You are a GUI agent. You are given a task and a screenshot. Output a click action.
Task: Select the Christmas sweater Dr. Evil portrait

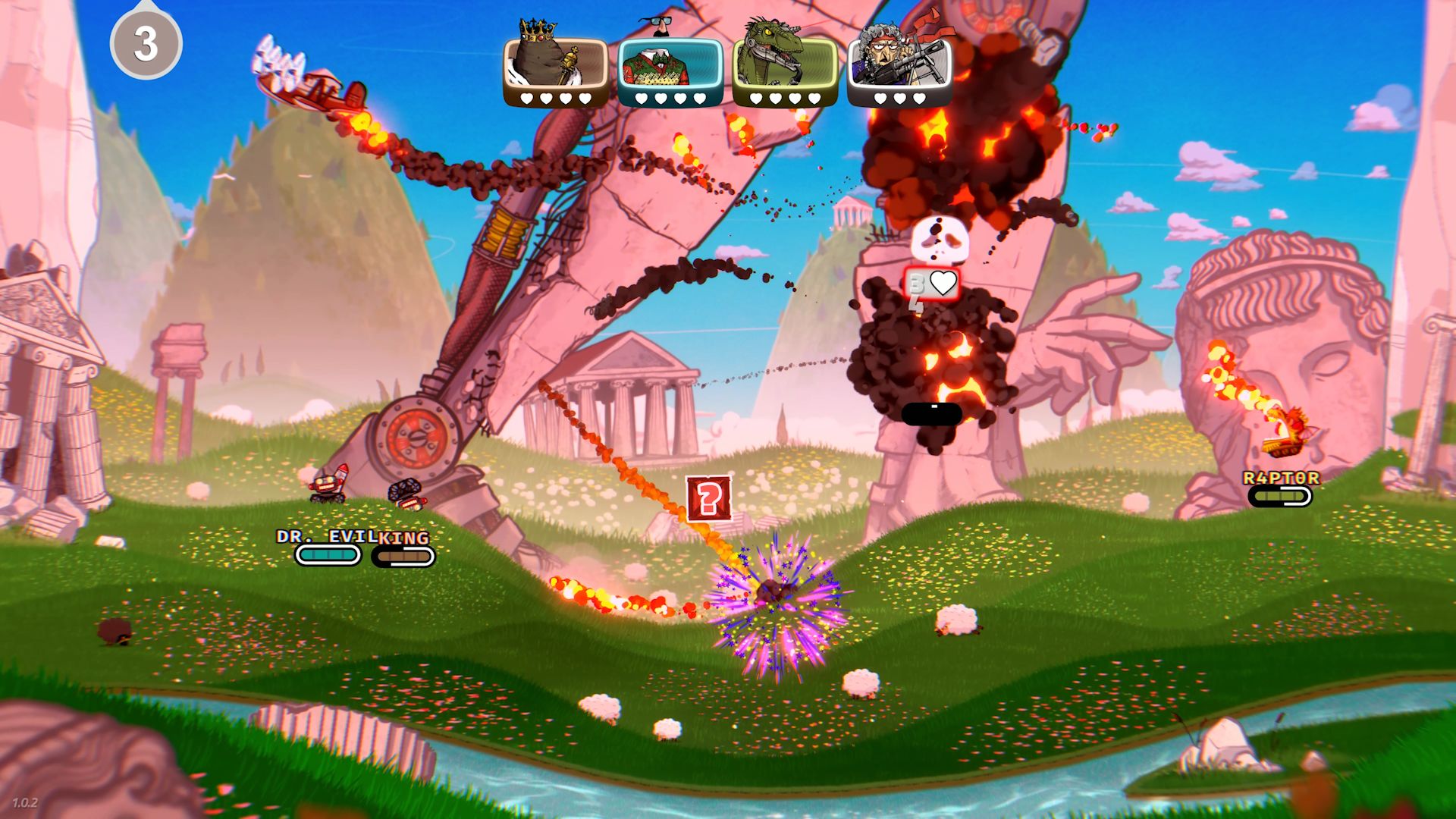click(670, 64)
